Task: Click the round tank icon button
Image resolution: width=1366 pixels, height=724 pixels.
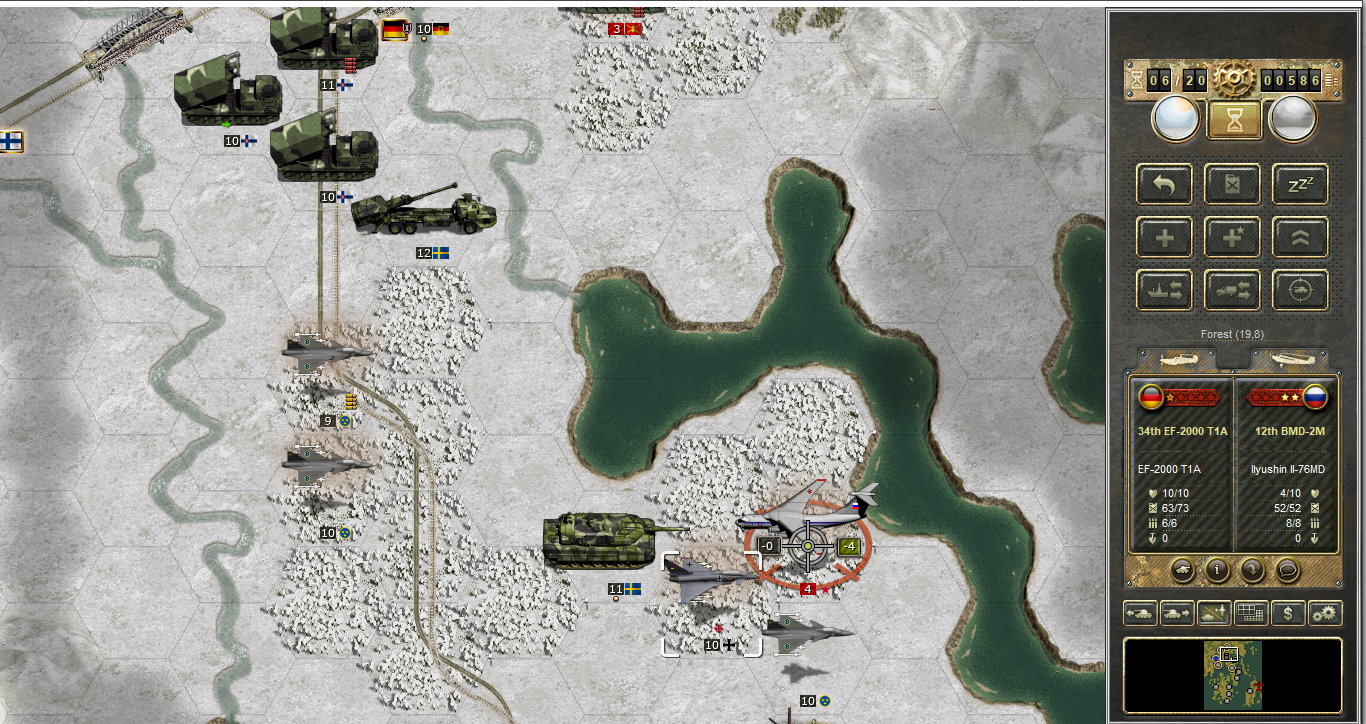Action: click(1182, 570)
